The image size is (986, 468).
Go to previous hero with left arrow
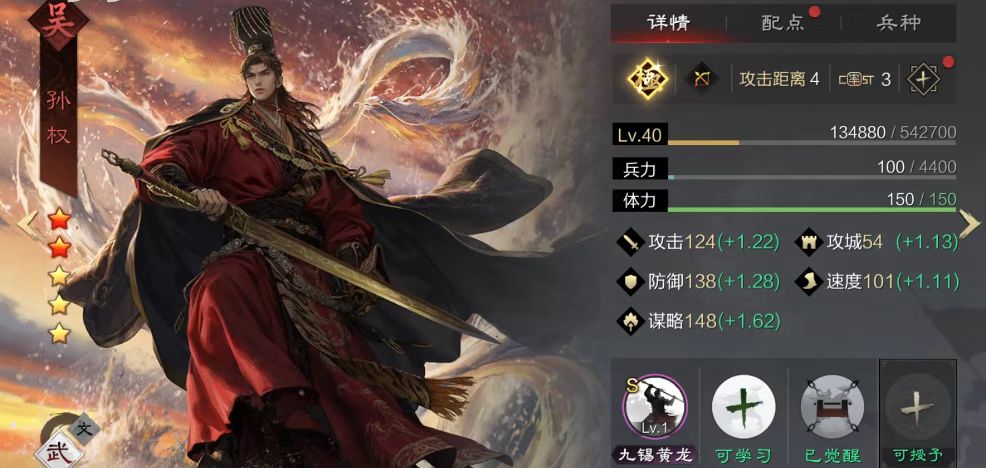point(26,224)
